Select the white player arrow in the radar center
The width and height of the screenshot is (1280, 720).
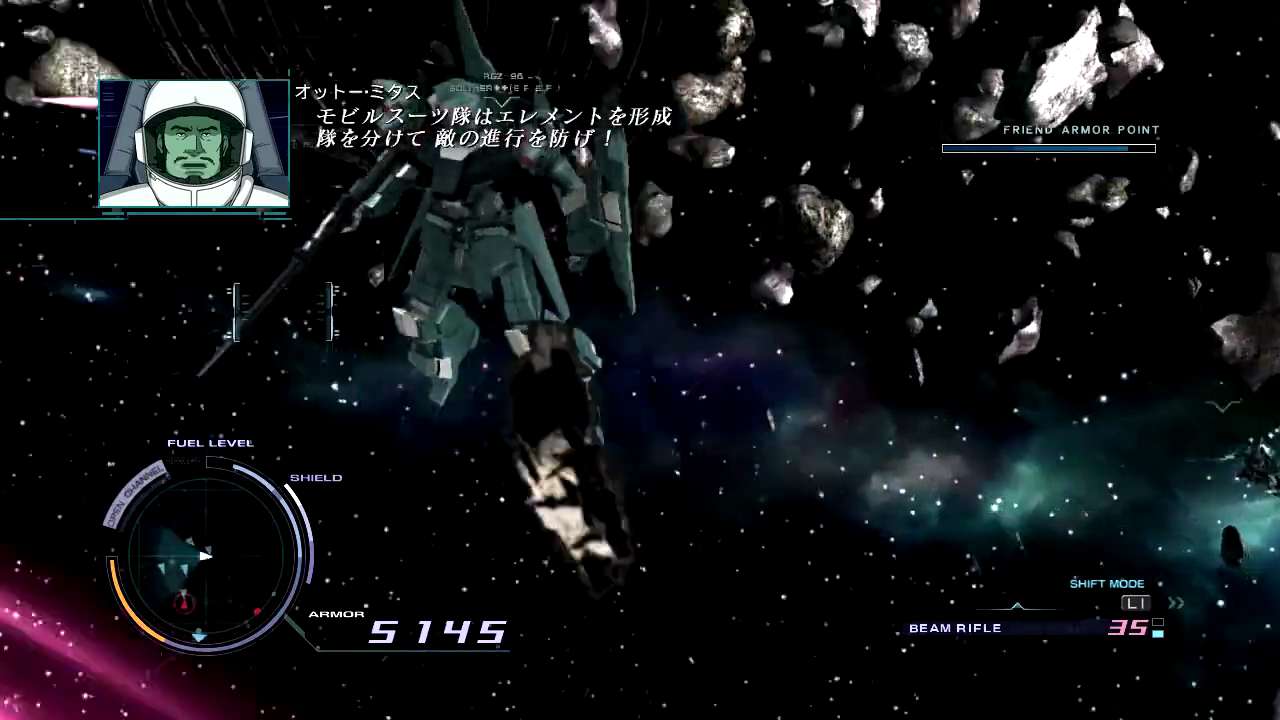(x=205, y=556)
